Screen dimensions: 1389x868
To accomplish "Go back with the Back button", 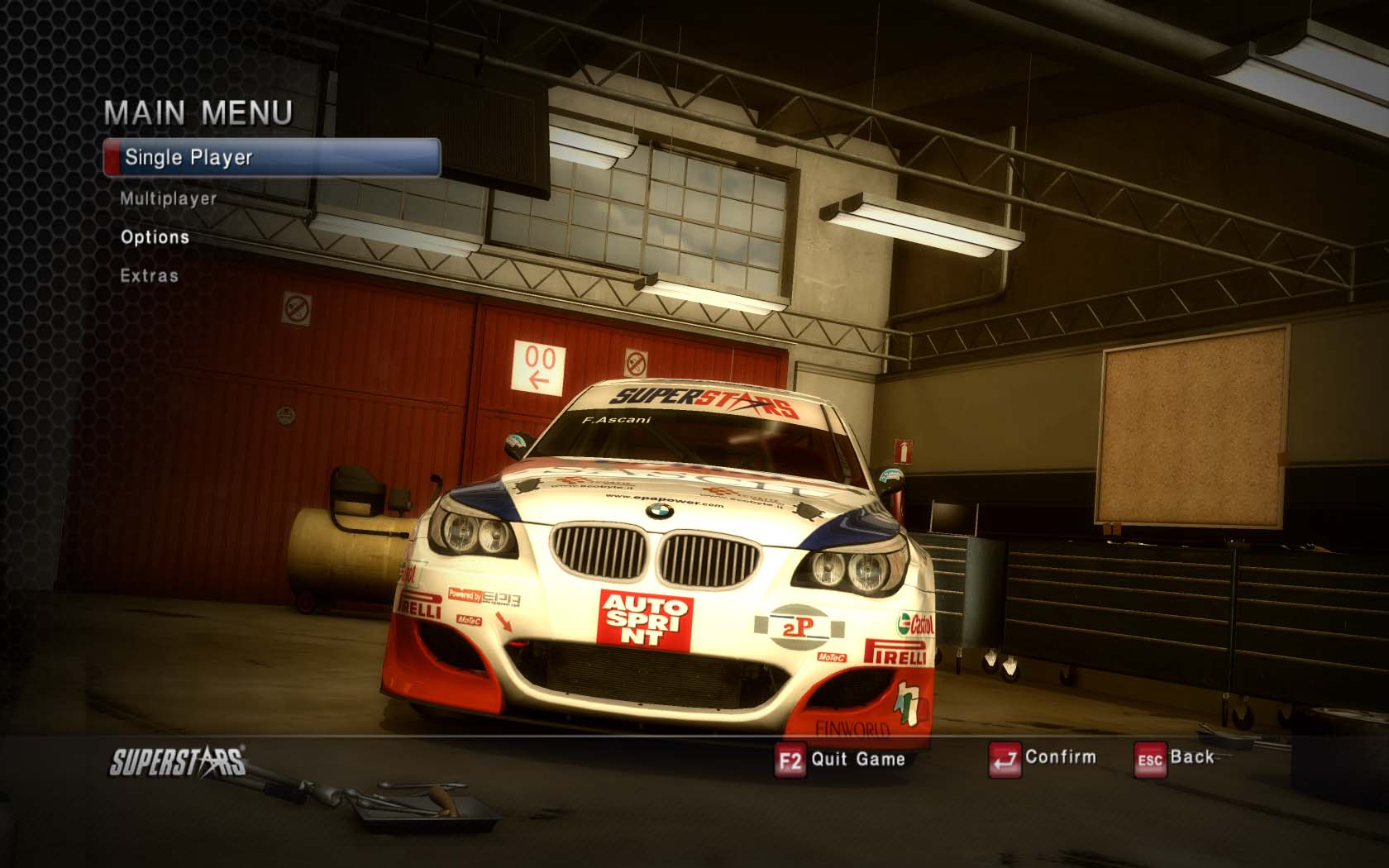I will coord(1176,757).
